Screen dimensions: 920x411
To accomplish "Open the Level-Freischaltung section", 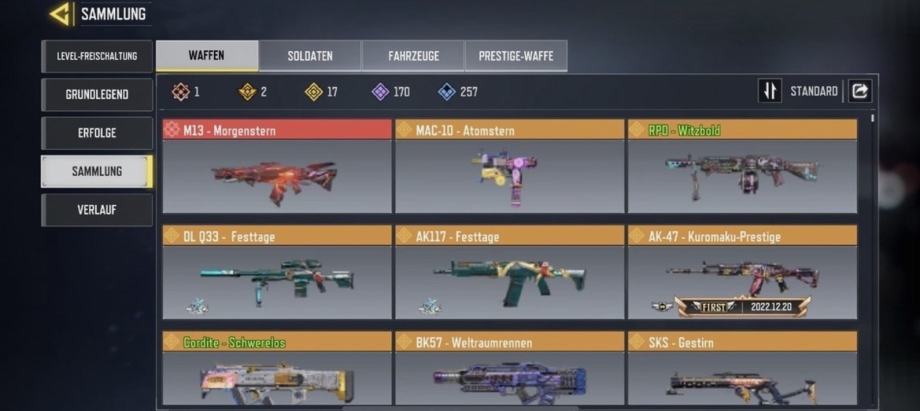I will tap(97, 56).
